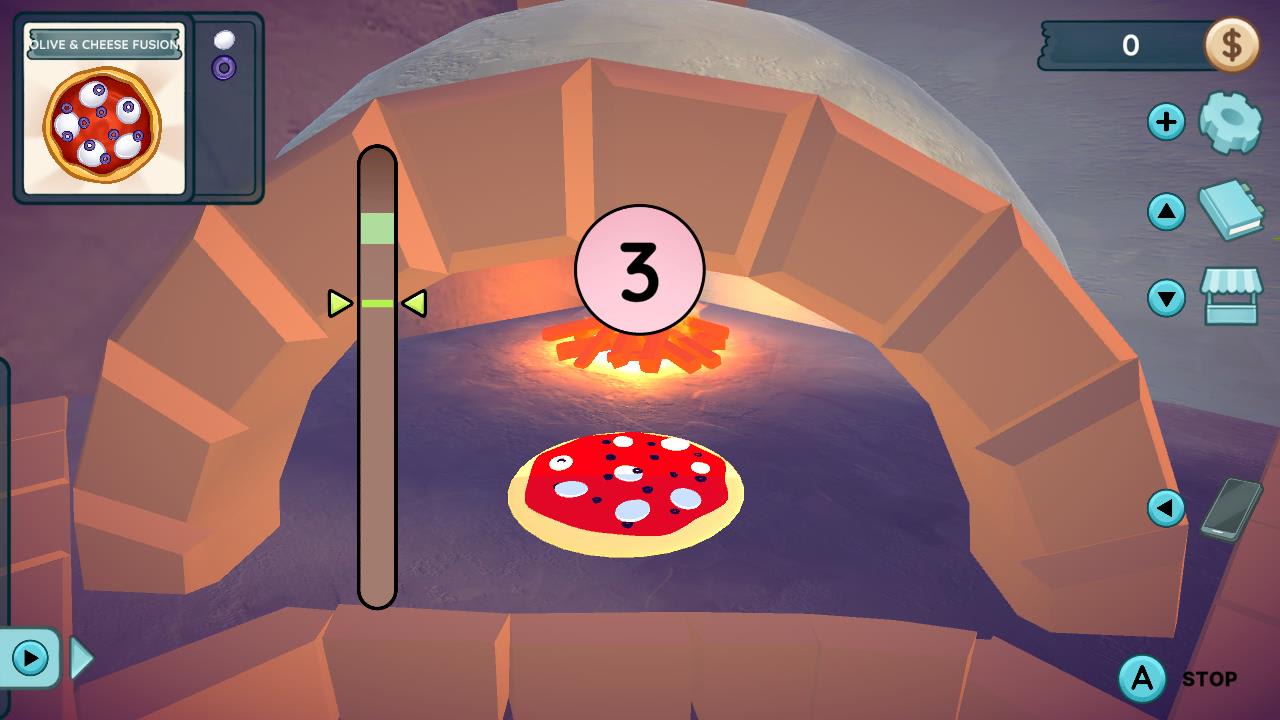This screenshot has height=720, width=1280.
Task: Click the money counter banner
Action: point(1128,45)
